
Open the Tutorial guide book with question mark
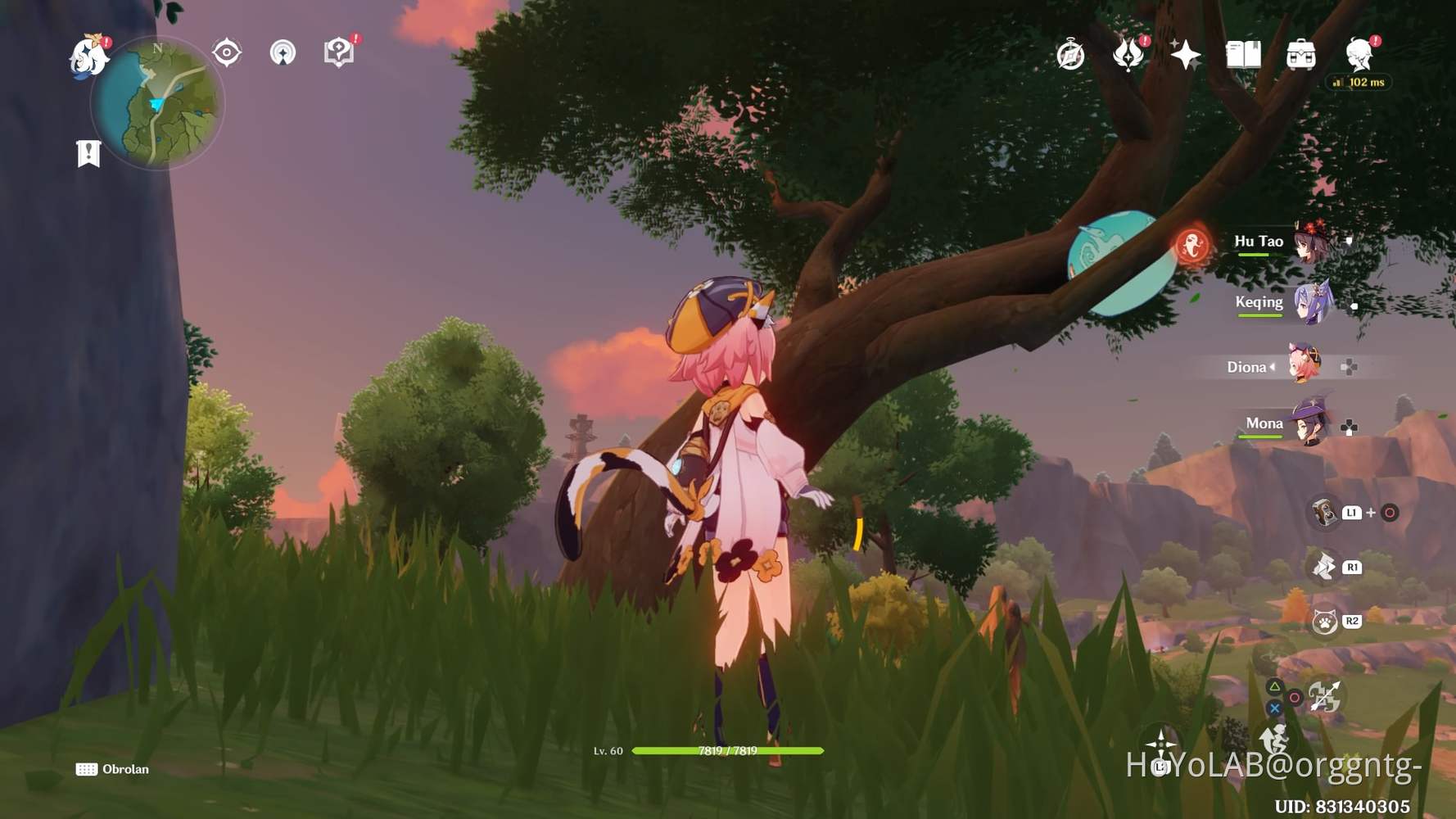[x=340, y=51]
